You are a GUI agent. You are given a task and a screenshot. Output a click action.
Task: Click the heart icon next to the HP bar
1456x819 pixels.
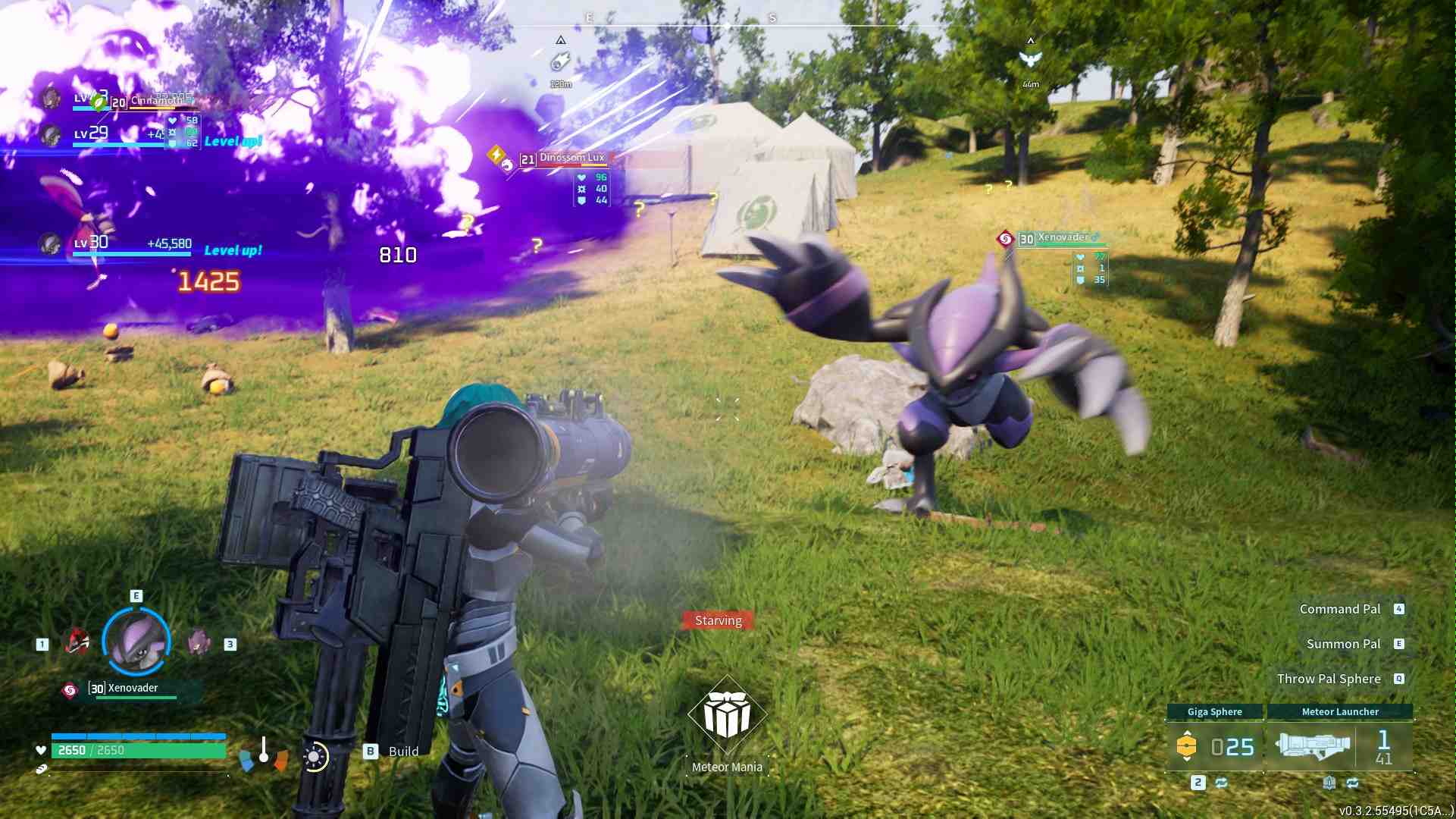click(39, 750)
